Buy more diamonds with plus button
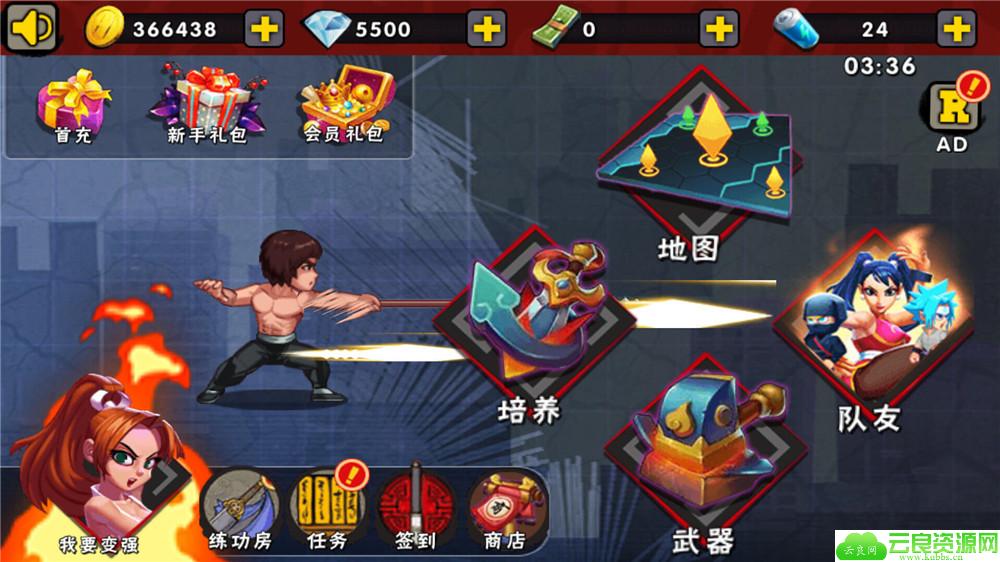 pos(487,28)
